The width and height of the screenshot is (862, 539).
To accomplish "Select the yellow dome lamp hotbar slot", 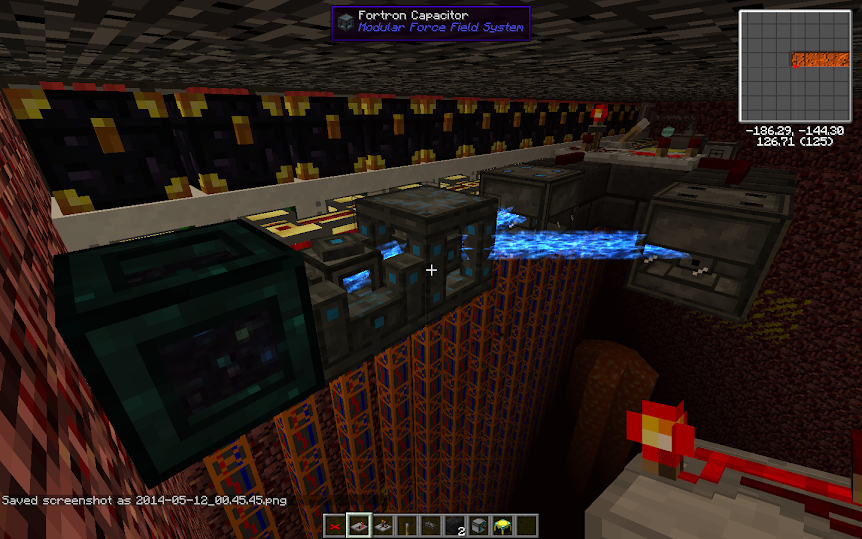I will 503,526.
